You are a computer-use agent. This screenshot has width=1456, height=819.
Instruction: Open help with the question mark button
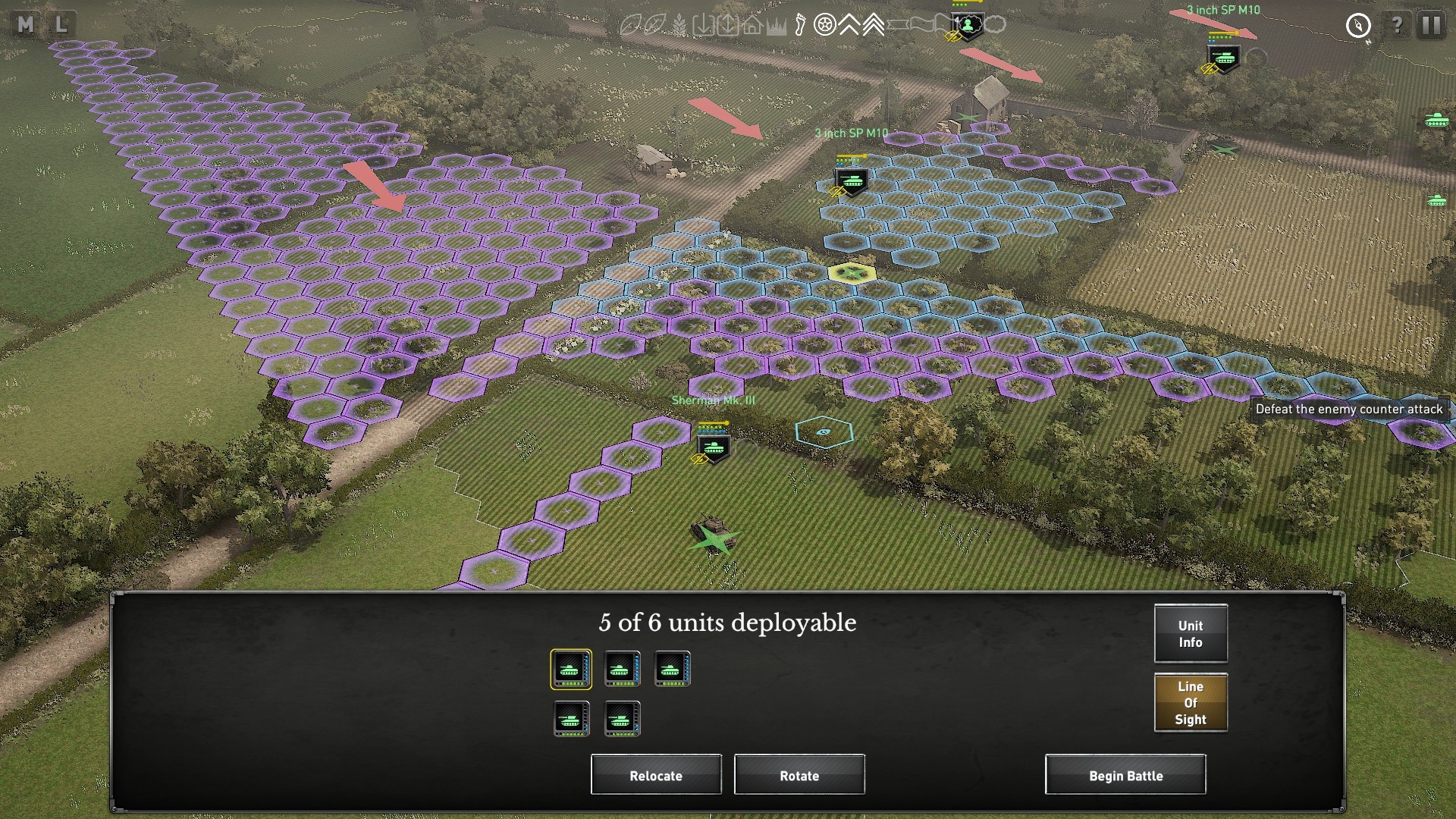pos(1397,25)
